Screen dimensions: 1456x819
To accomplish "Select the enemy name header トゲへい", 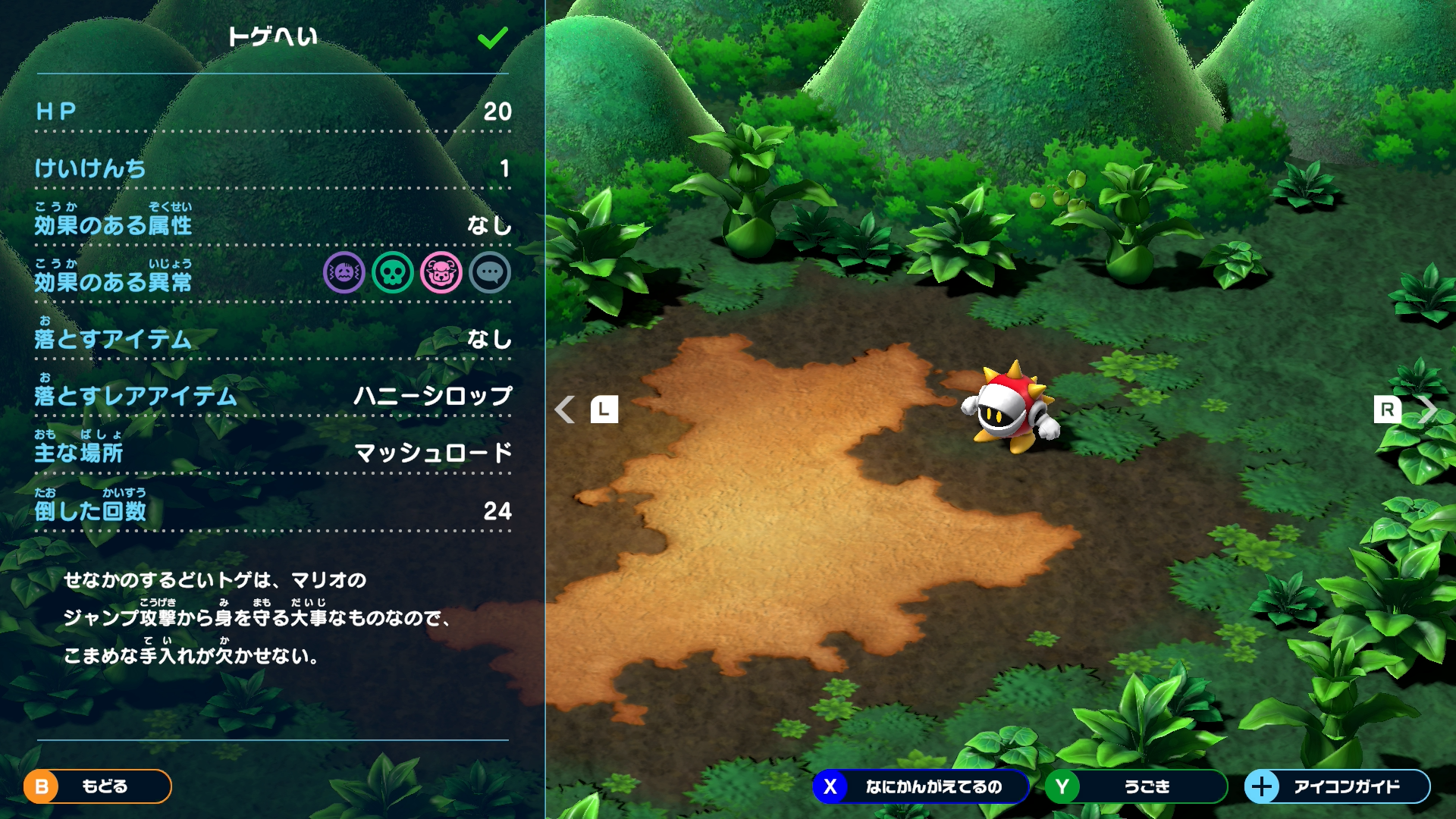I will (273, 36).
